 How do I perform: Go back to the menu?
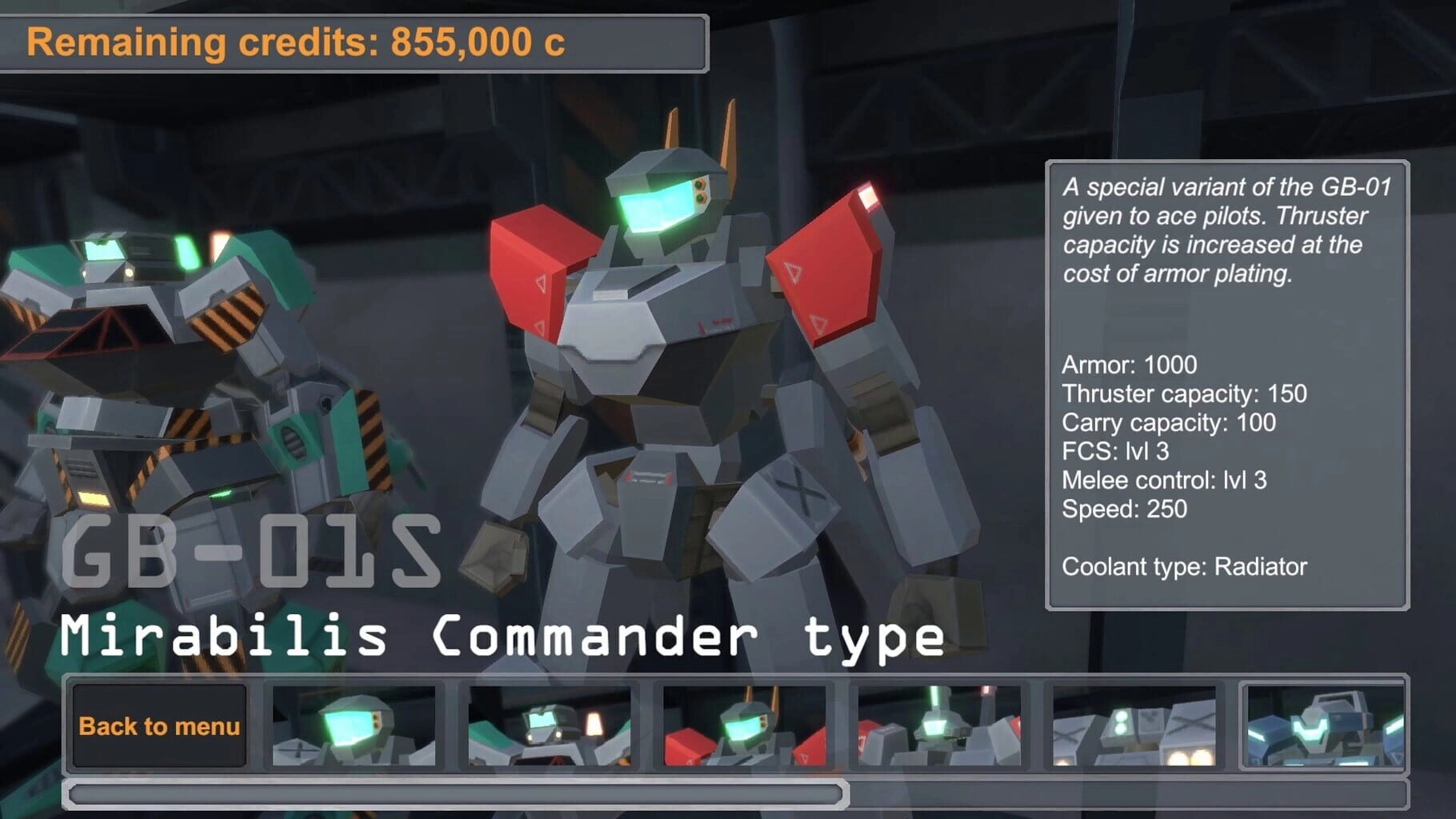point(159,725)
